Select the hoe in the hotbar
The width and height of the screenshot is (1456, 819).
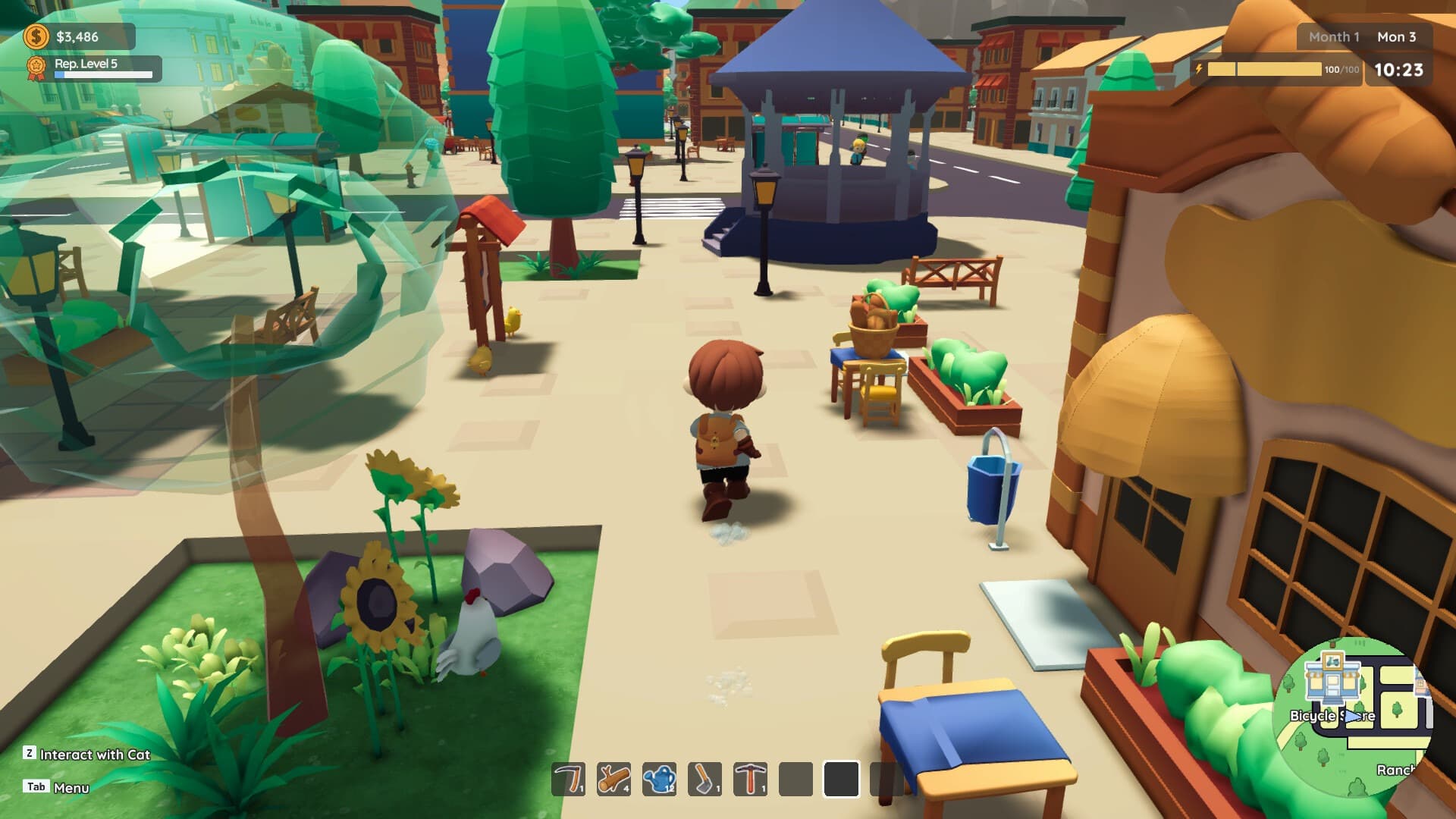(x=704, y=779)
